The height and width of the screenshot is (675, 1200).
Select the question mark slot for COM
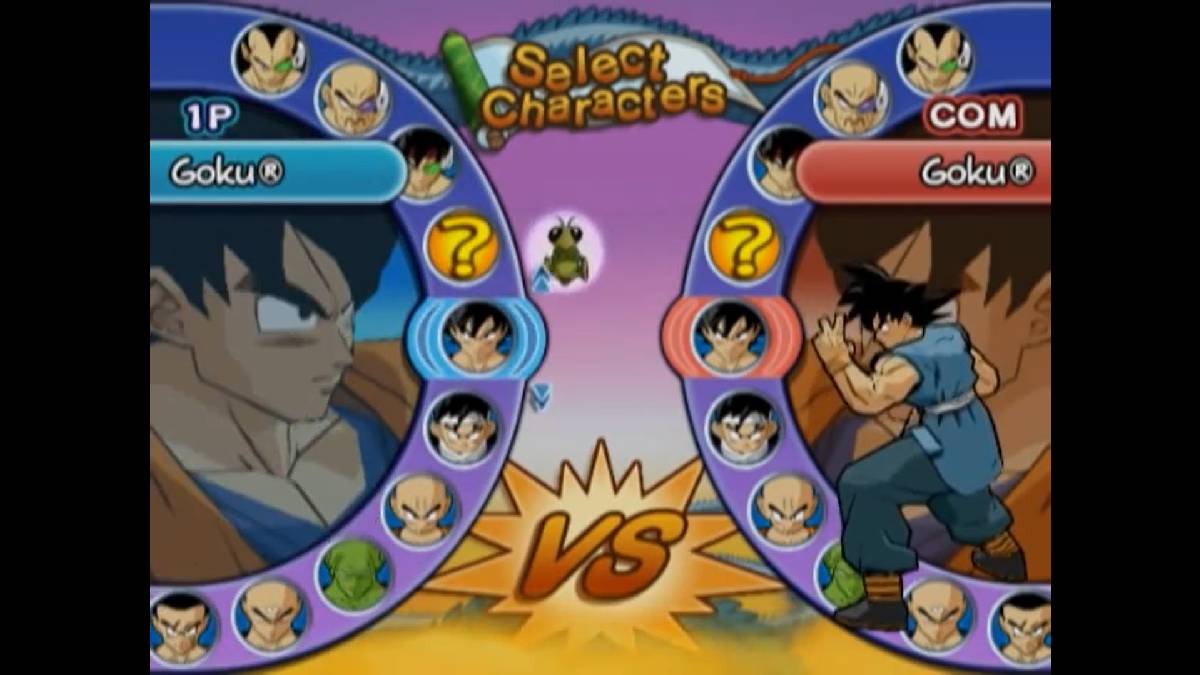tap(742, 246)
